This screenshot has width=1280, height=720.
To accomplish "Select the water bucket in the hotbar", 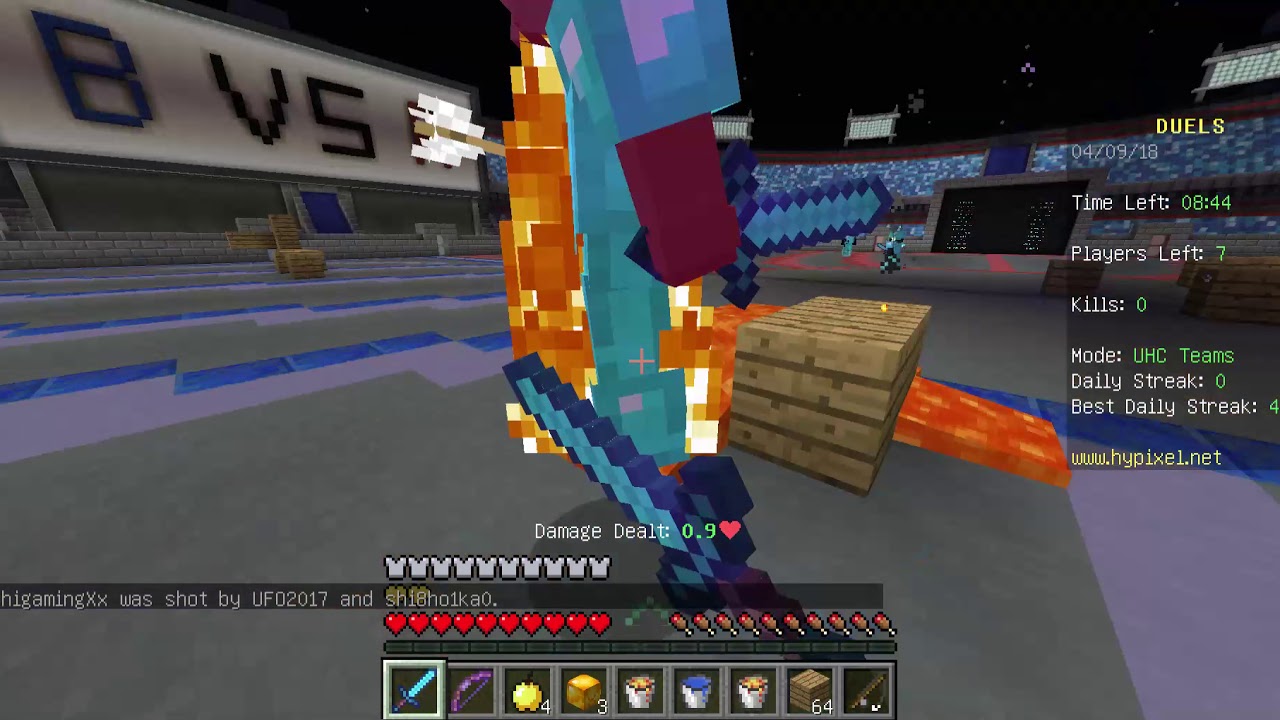I will click(698, 688).
